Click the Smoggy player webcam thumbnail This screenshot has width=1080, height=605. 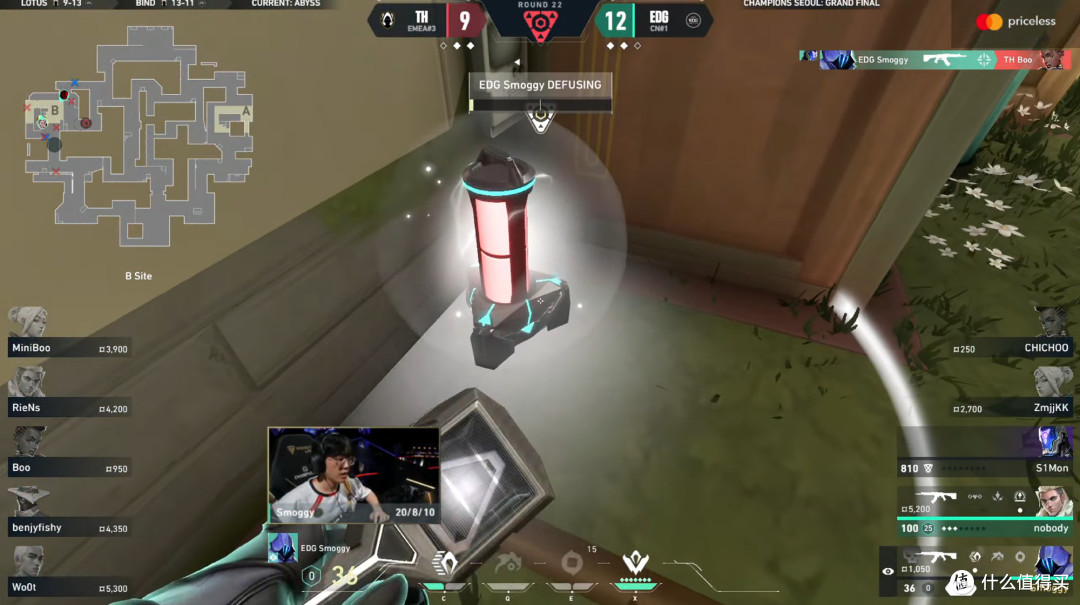point(353,474)
